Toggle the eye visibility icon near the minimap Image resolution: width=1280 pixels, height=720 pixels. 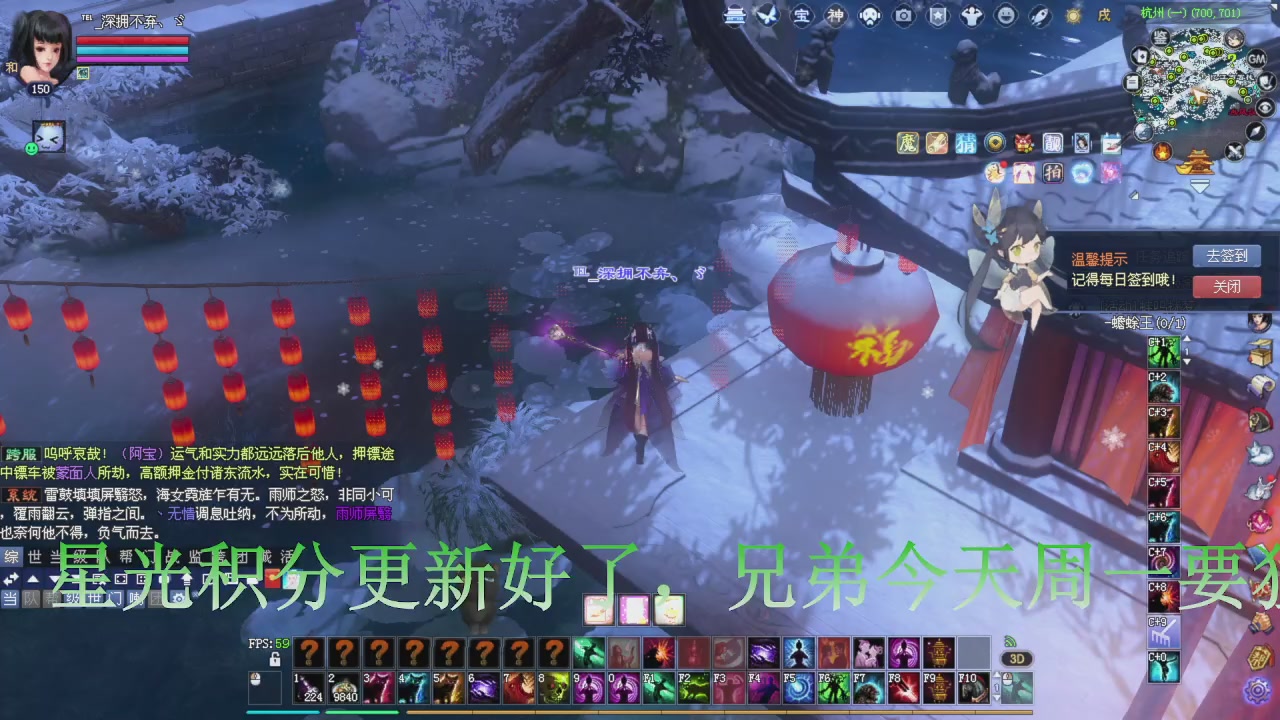1266,109
